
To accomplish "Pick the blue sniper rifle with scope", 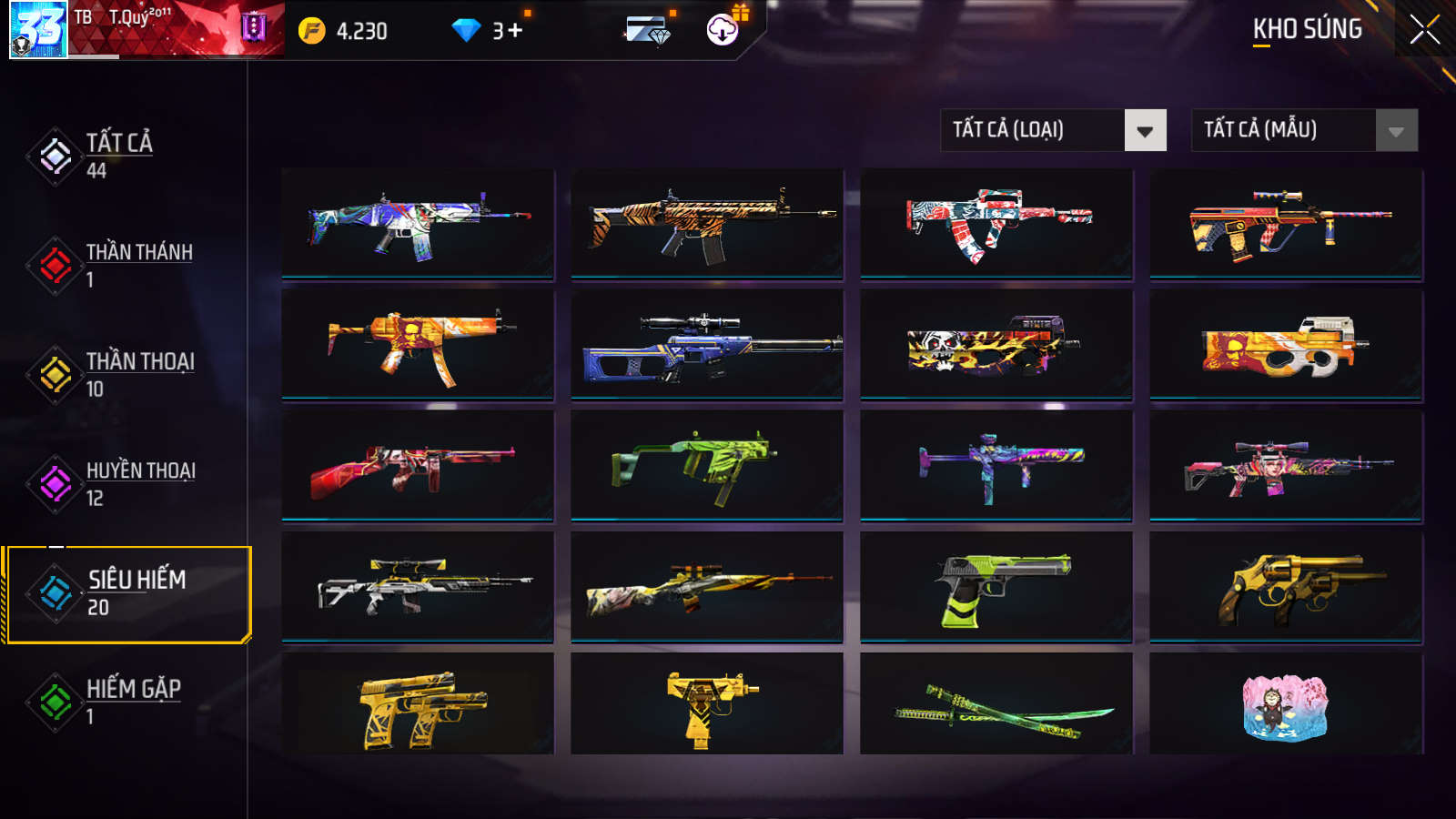I will click(707, 346).
